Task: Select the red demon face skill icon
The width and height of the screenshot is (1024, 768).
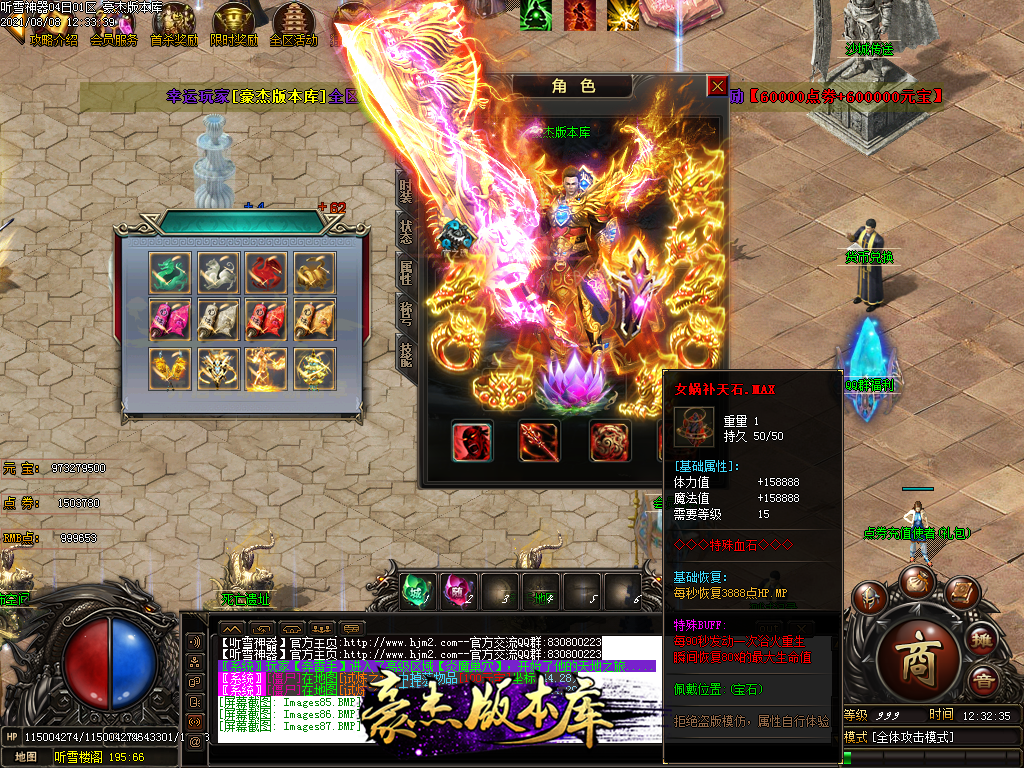Action: [x=471, y=441]
